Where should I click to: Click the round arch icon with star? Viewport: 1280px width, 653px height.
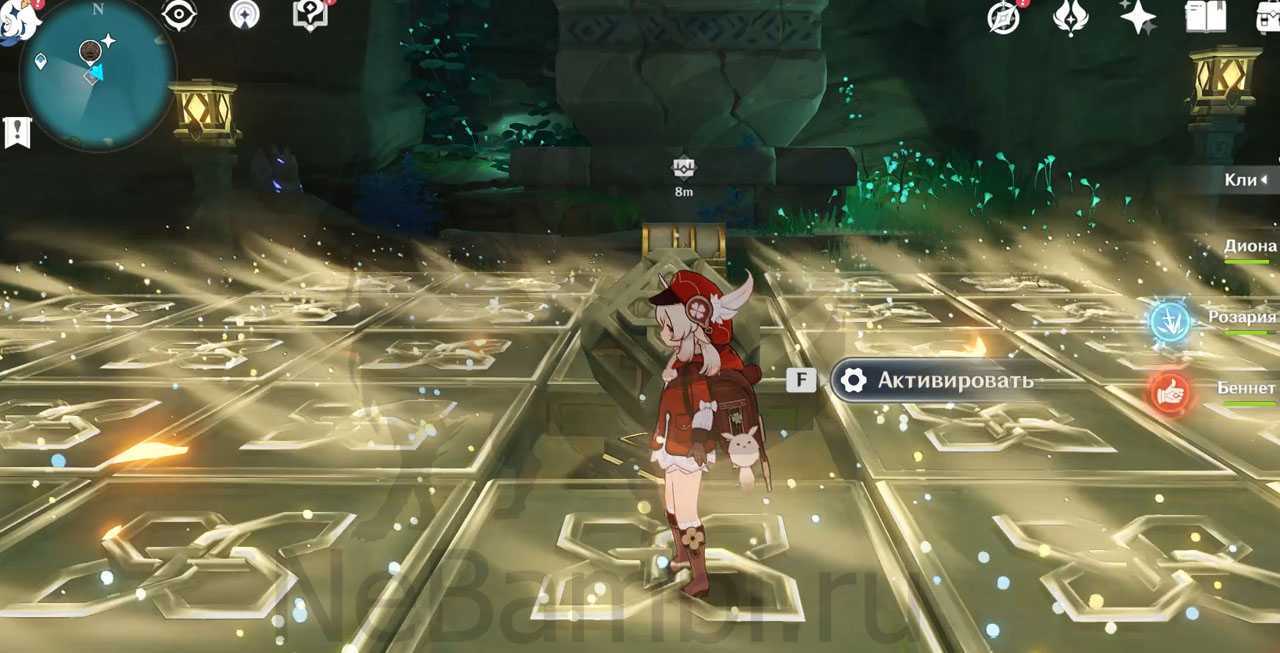pos(244,15)
